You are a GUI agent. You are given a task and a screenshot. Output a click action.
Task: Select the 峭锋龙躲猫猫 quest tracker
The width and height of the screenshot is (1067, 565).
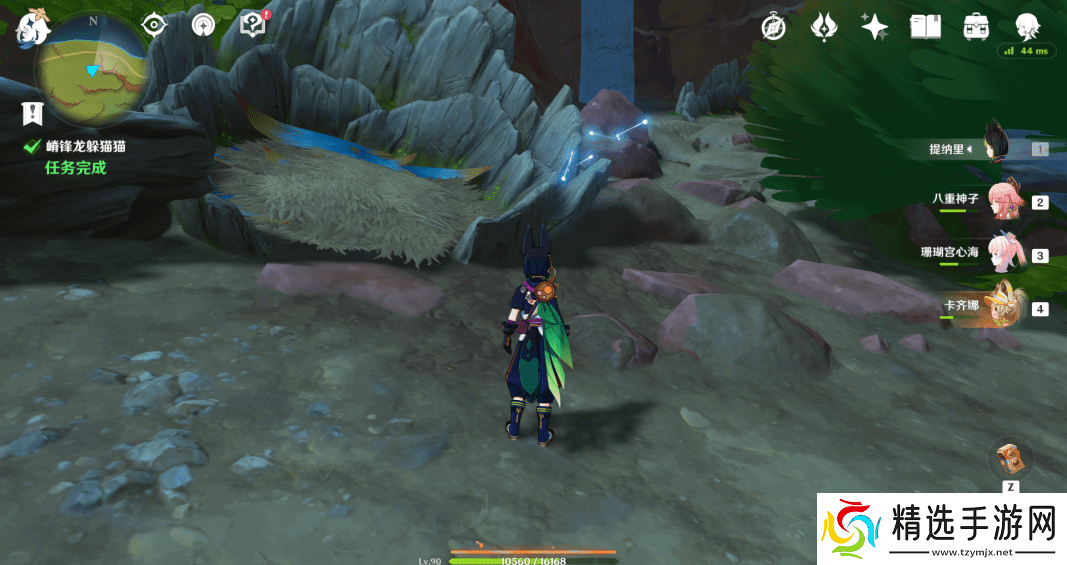tap(84, 146)
